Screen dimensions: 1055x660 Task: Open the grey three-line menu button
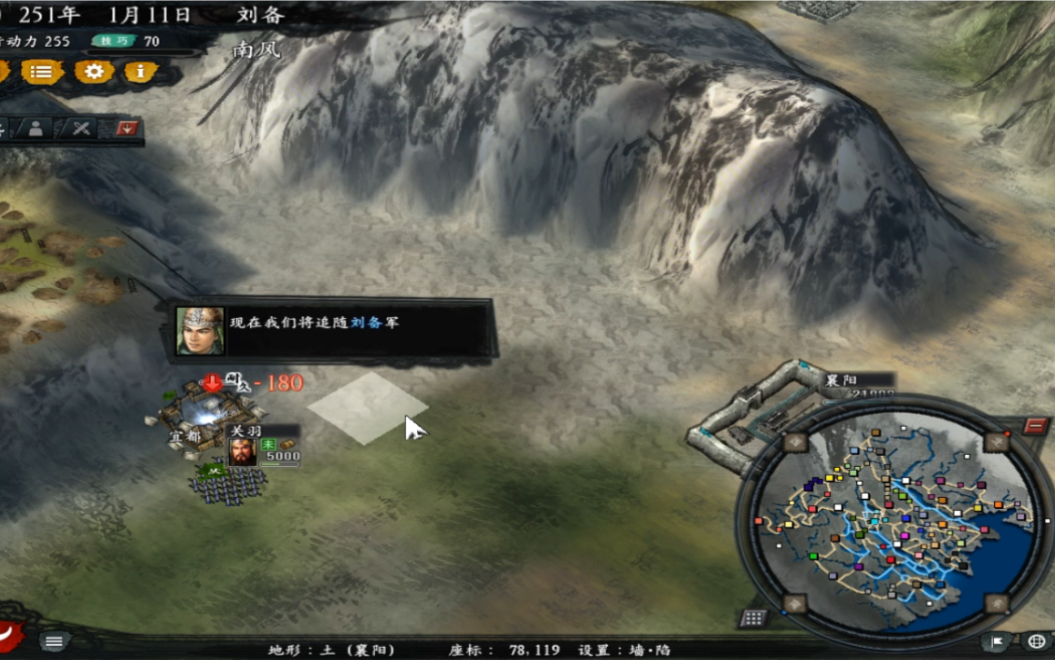tap(54, 641)
